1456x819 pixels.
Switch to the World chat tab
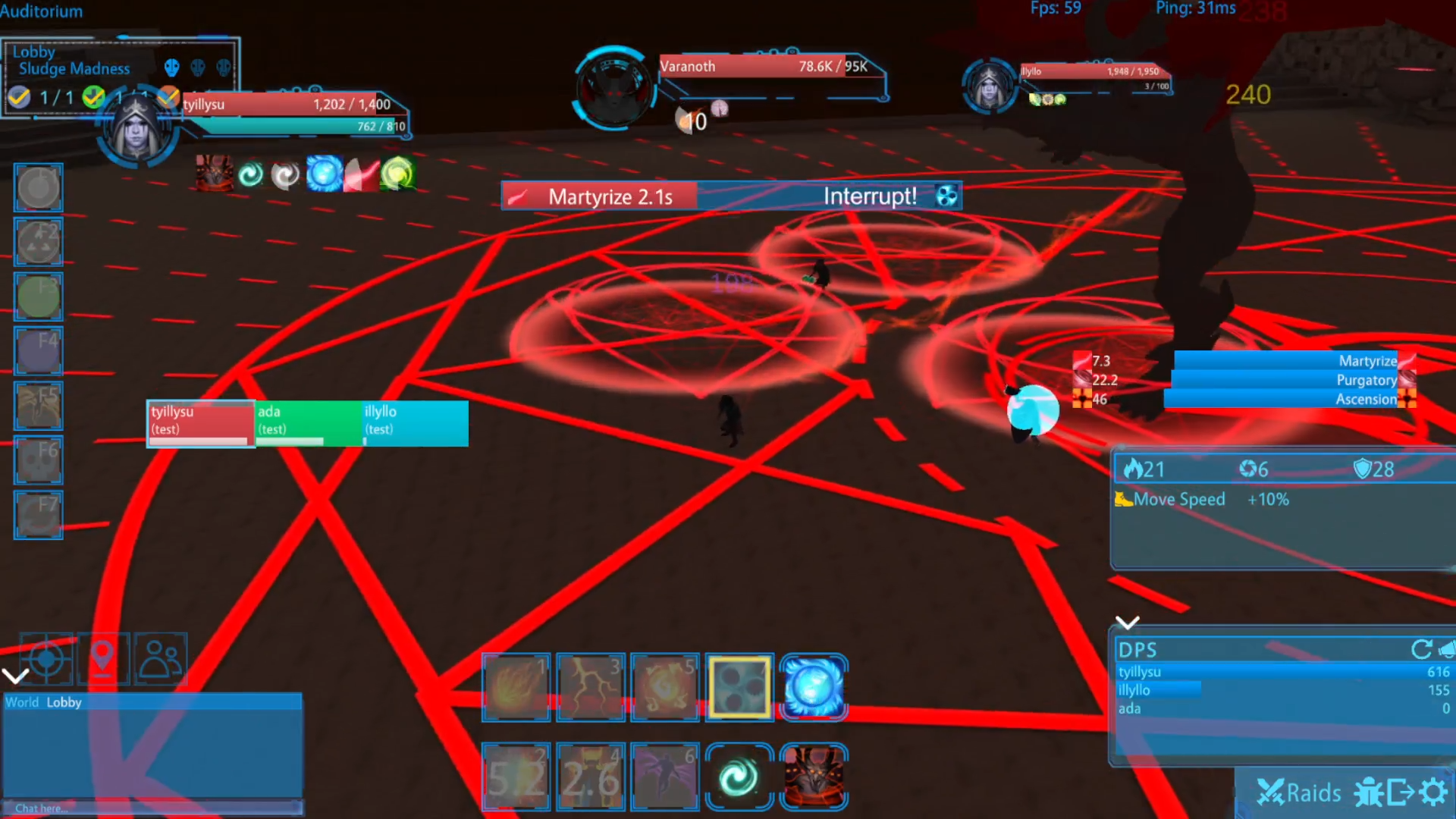pos(22,702)
